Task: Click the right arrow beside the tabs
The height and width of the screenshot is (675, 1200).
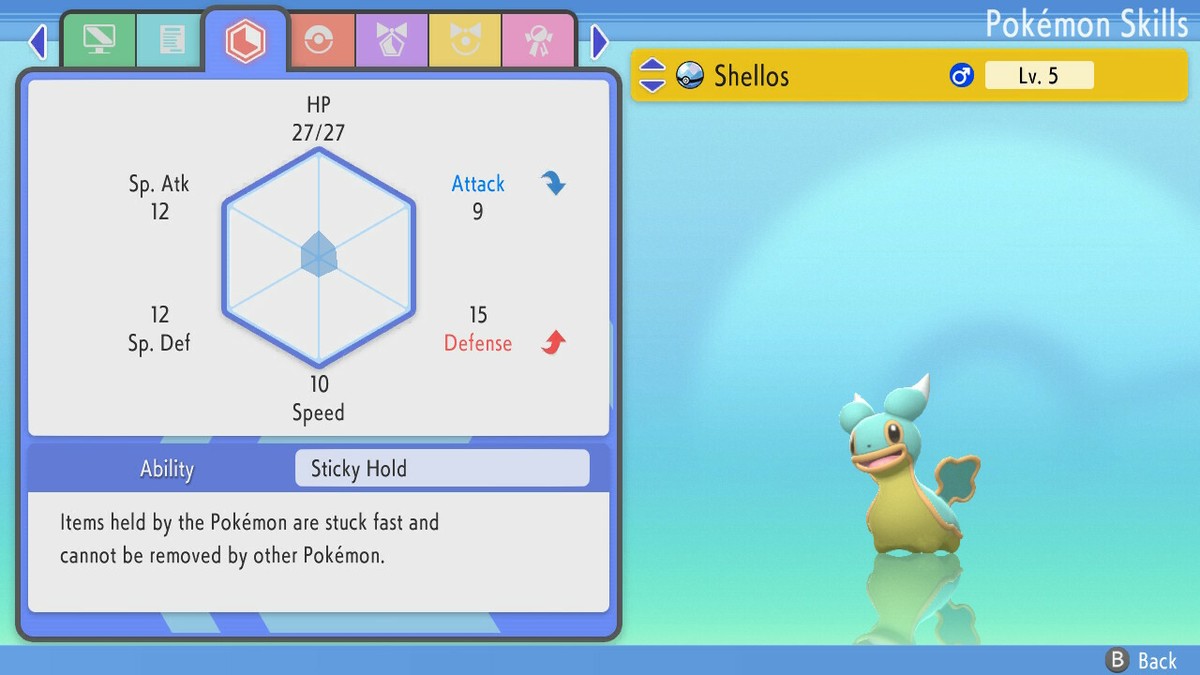Action: coord(599,42)
